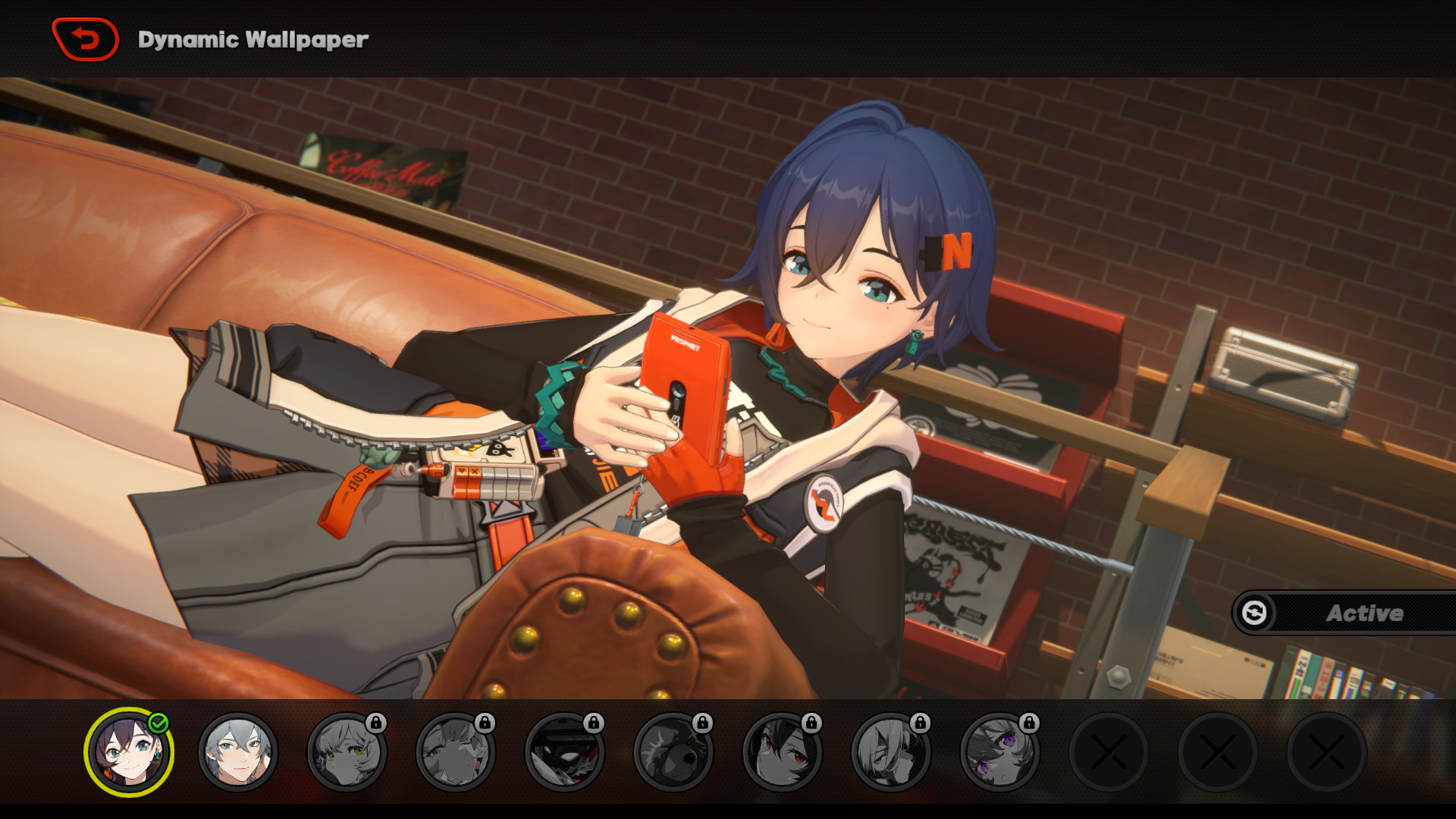The height and width of the screenshot is (819, 1456).
Task: Pick the locked bear character portrait
Action: [x=673, y=752]
